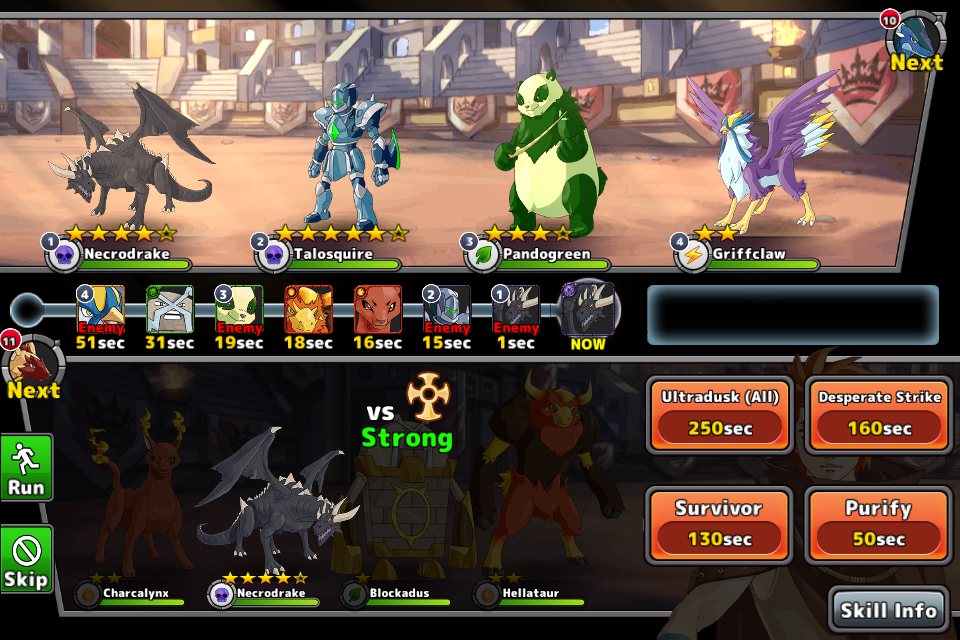Click the 1sec enemy turn portrait
Image resolution: width=960 pixels, height=640 pixels.
tap(516, 309)
